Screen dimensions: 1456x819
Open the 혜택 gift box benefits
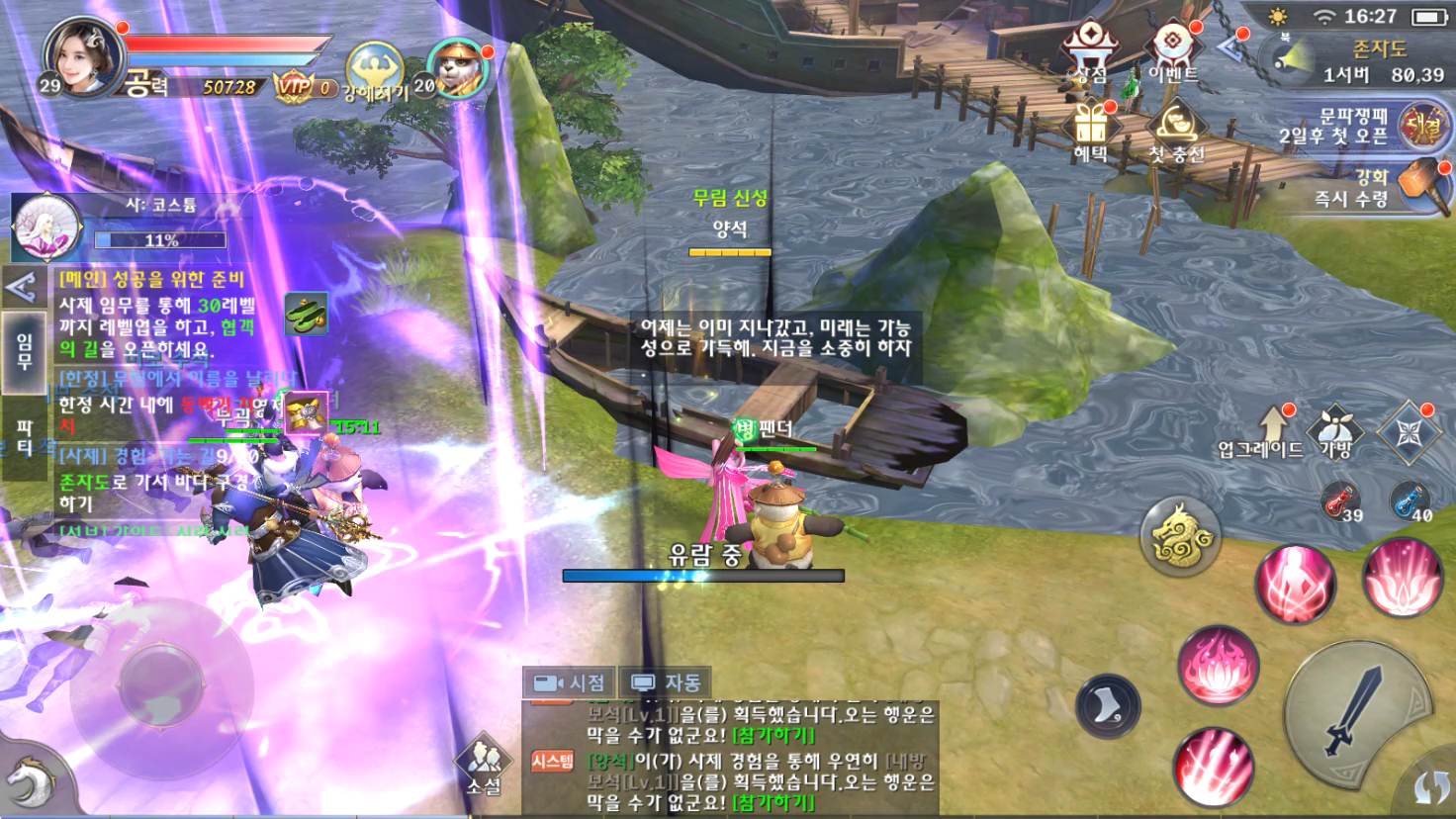(1091, 133)
